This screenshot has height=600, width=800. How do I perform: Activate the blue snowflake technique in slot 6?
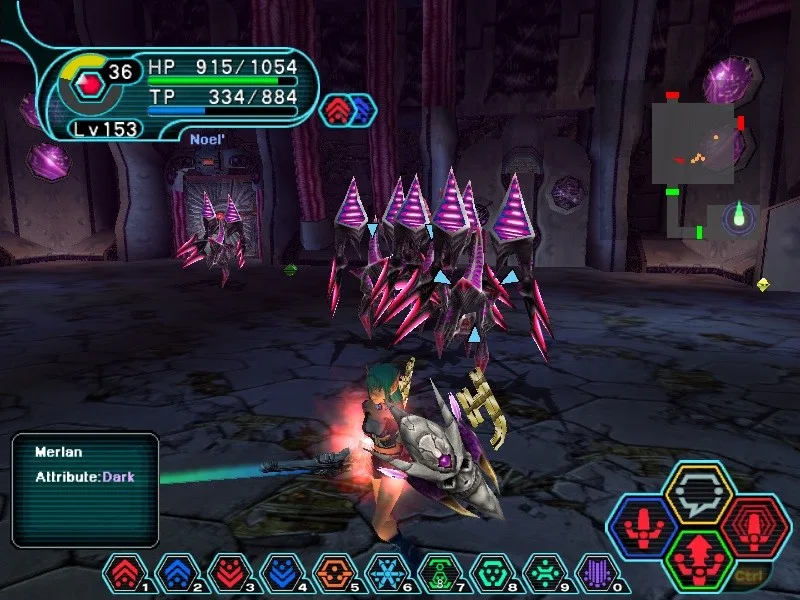pos(386,571)
